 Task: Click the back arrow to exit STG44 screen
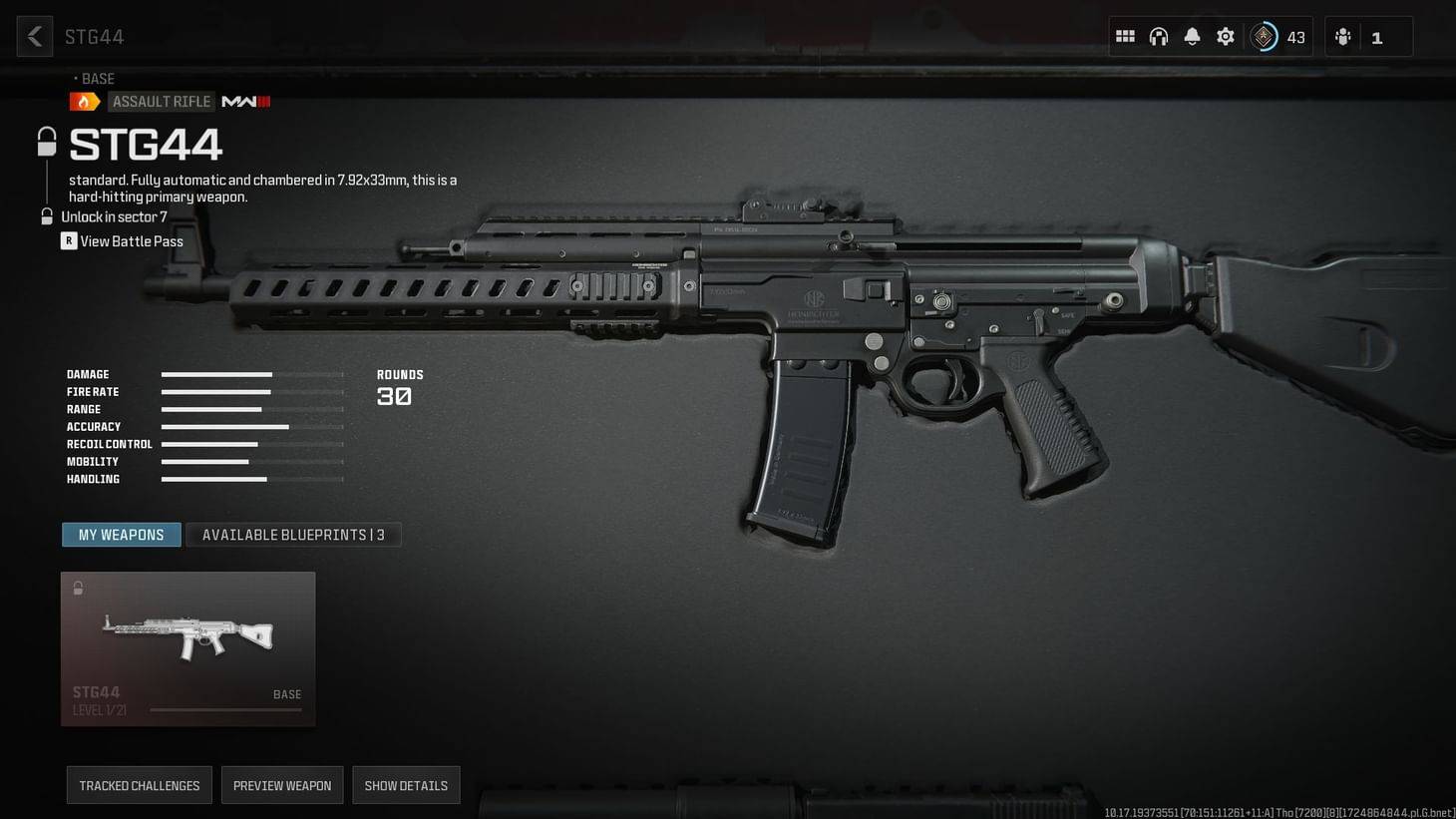34,36
